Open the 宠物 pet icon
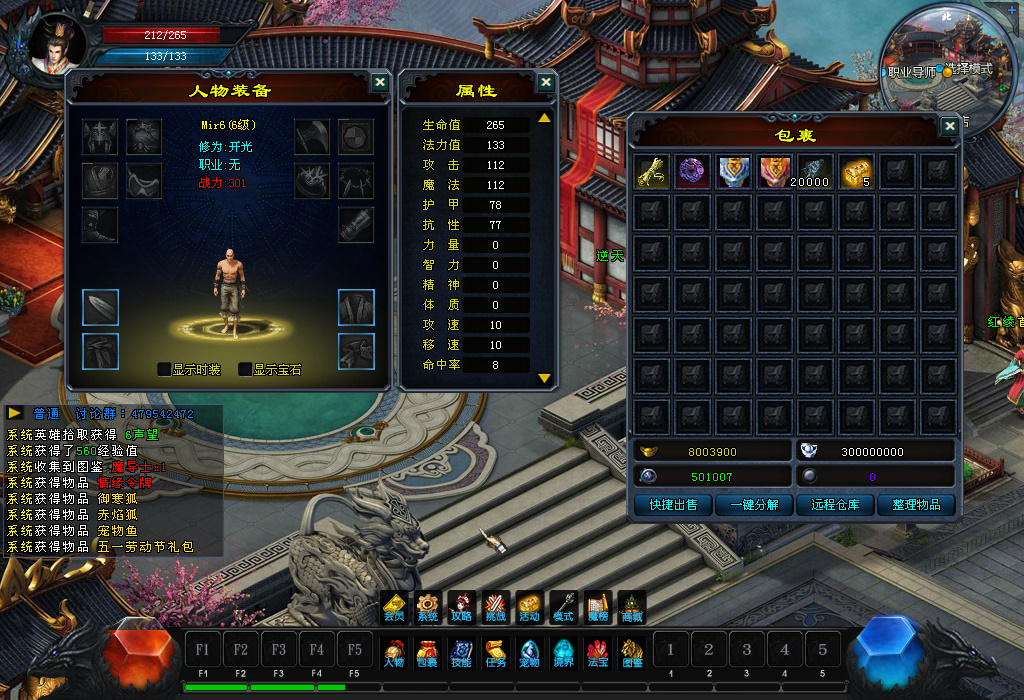Screen dimensions: 1024x700 click(530, 652)
